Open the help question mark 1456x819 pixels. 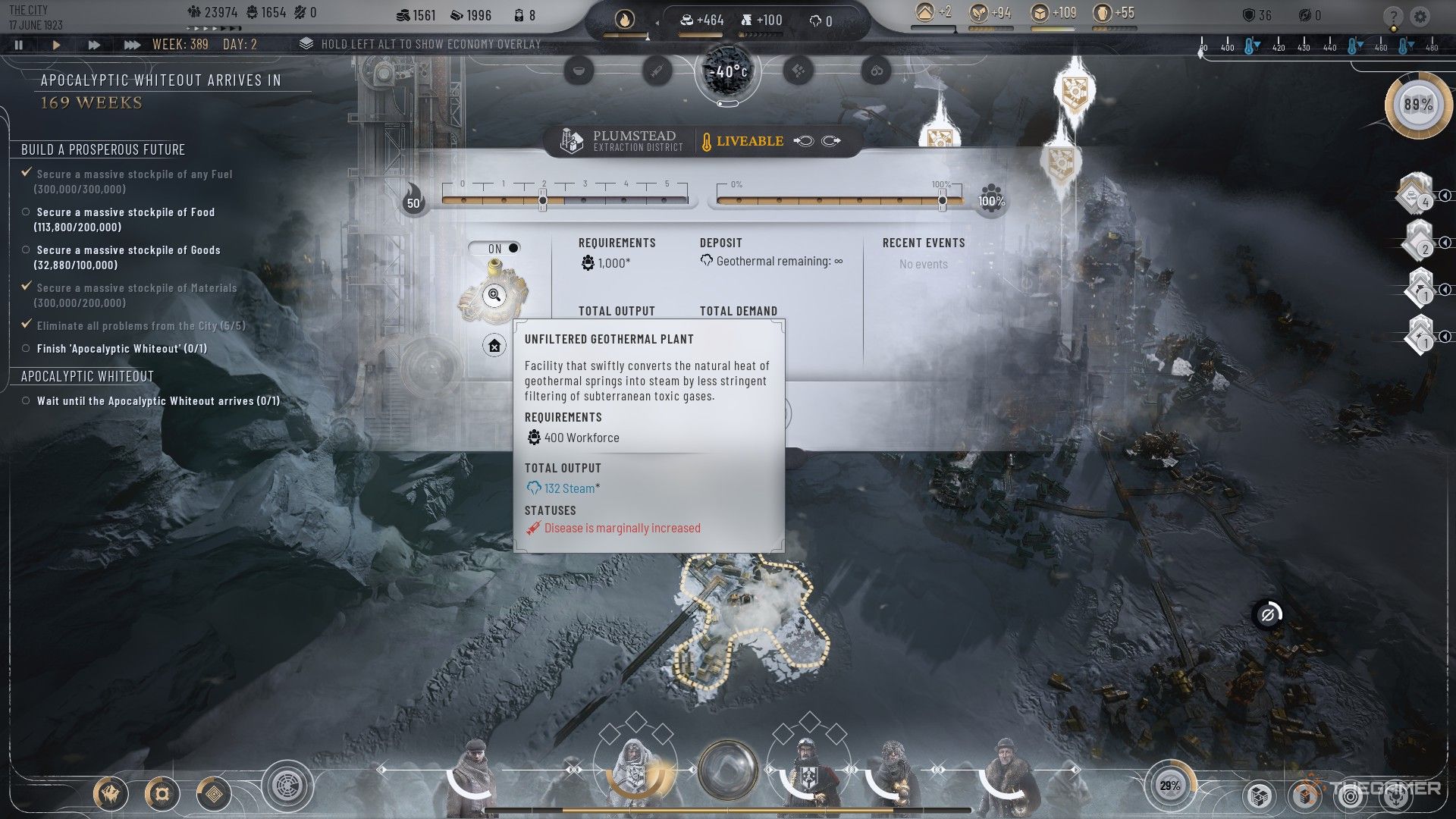[x=1393, y=16]
